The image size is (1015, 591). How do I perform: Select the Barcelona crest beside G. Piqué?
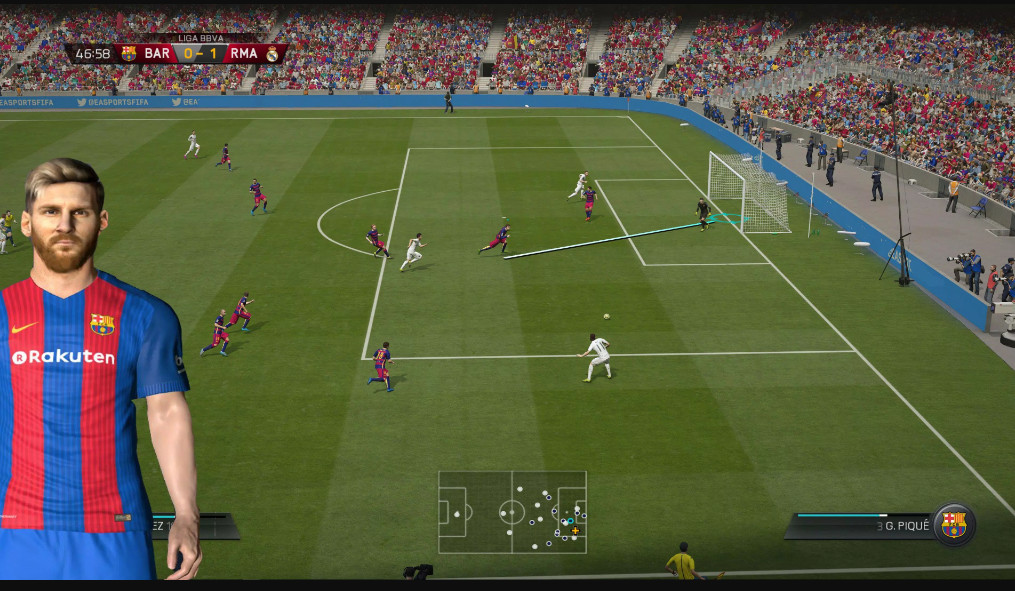click(953, 524)
